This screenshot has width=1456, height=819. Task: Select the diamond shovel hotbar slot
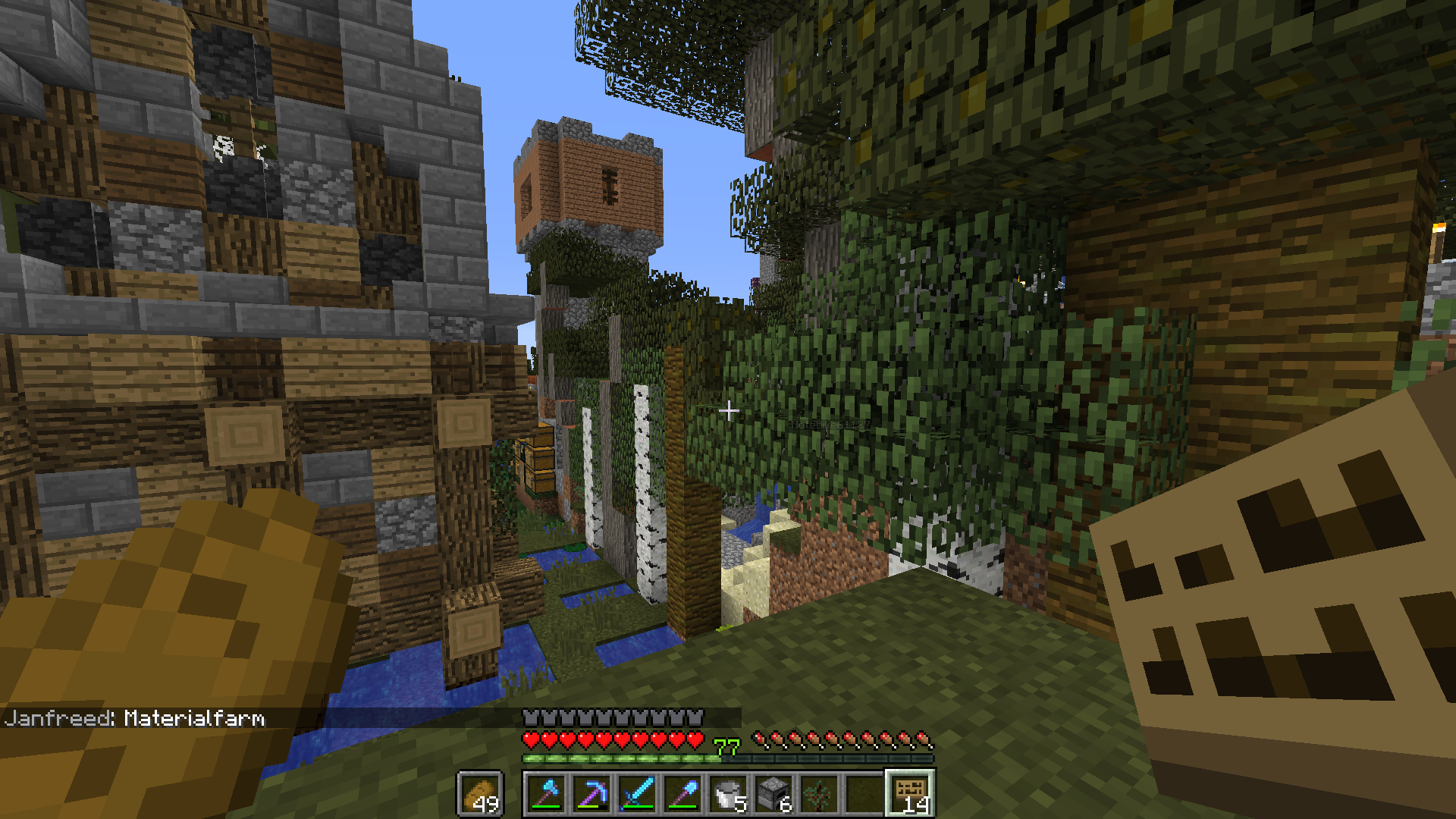pyautogui.click(x=683, y=794)
